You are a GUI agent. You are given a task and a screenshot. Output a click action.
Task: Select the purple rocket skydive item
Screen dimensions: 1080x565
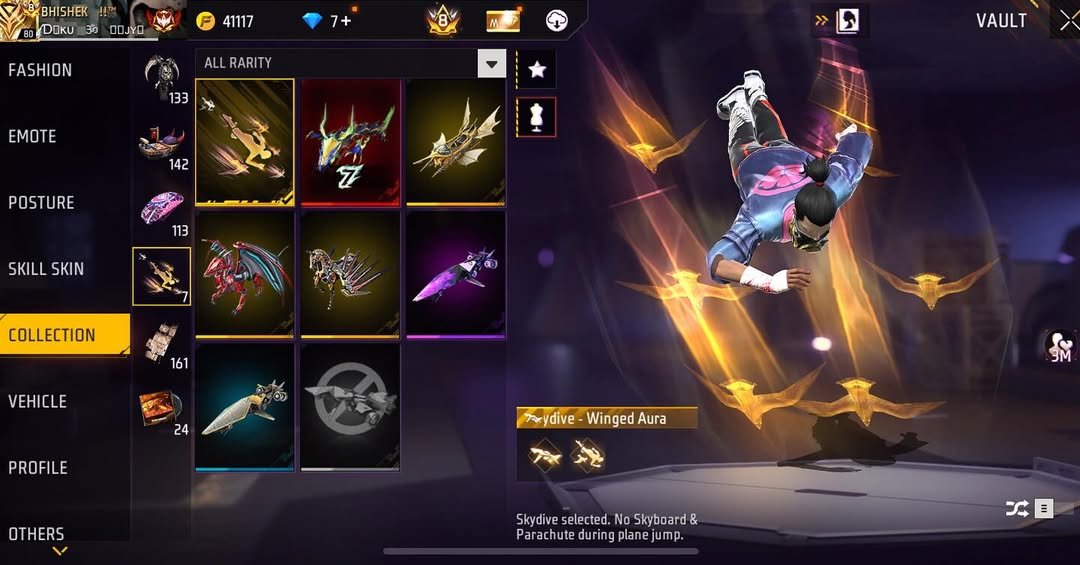coord(455,274)
